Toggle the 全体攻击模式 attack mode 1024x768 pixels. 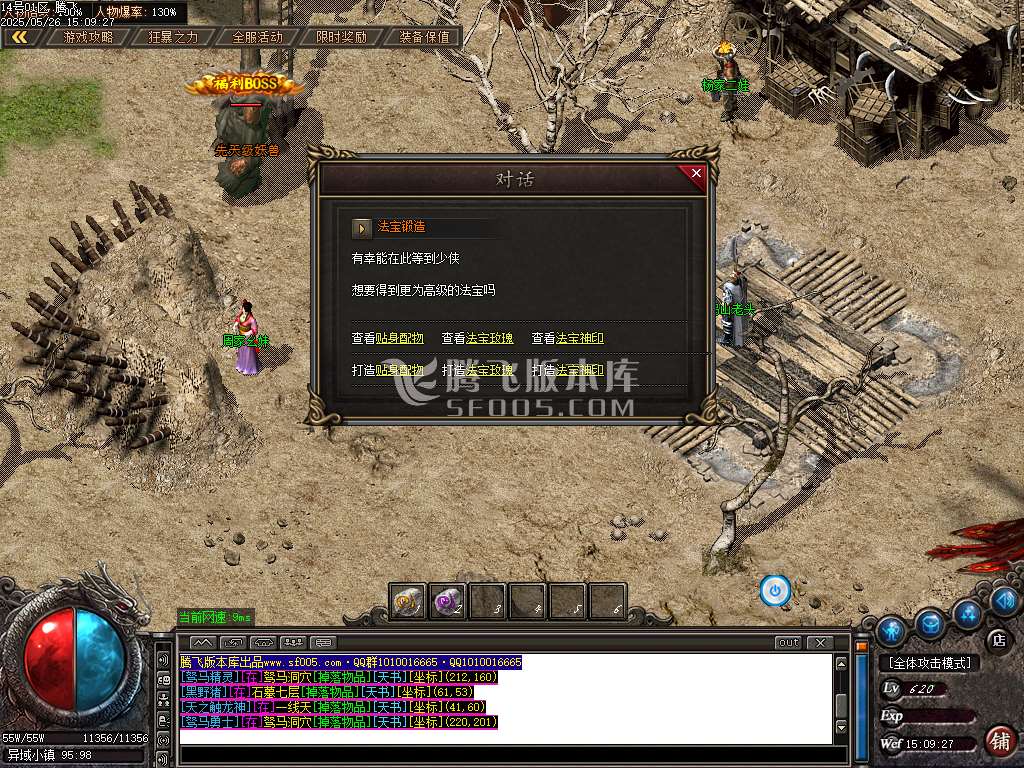pos(929,663)
